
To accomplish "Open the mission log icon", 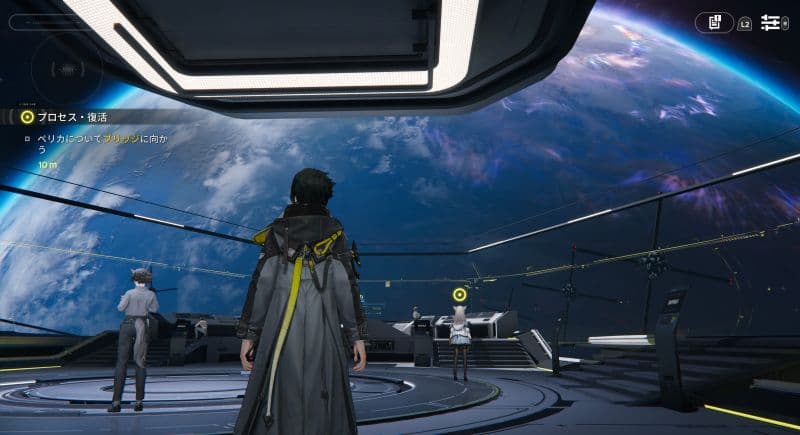I will tap(715, 22).
